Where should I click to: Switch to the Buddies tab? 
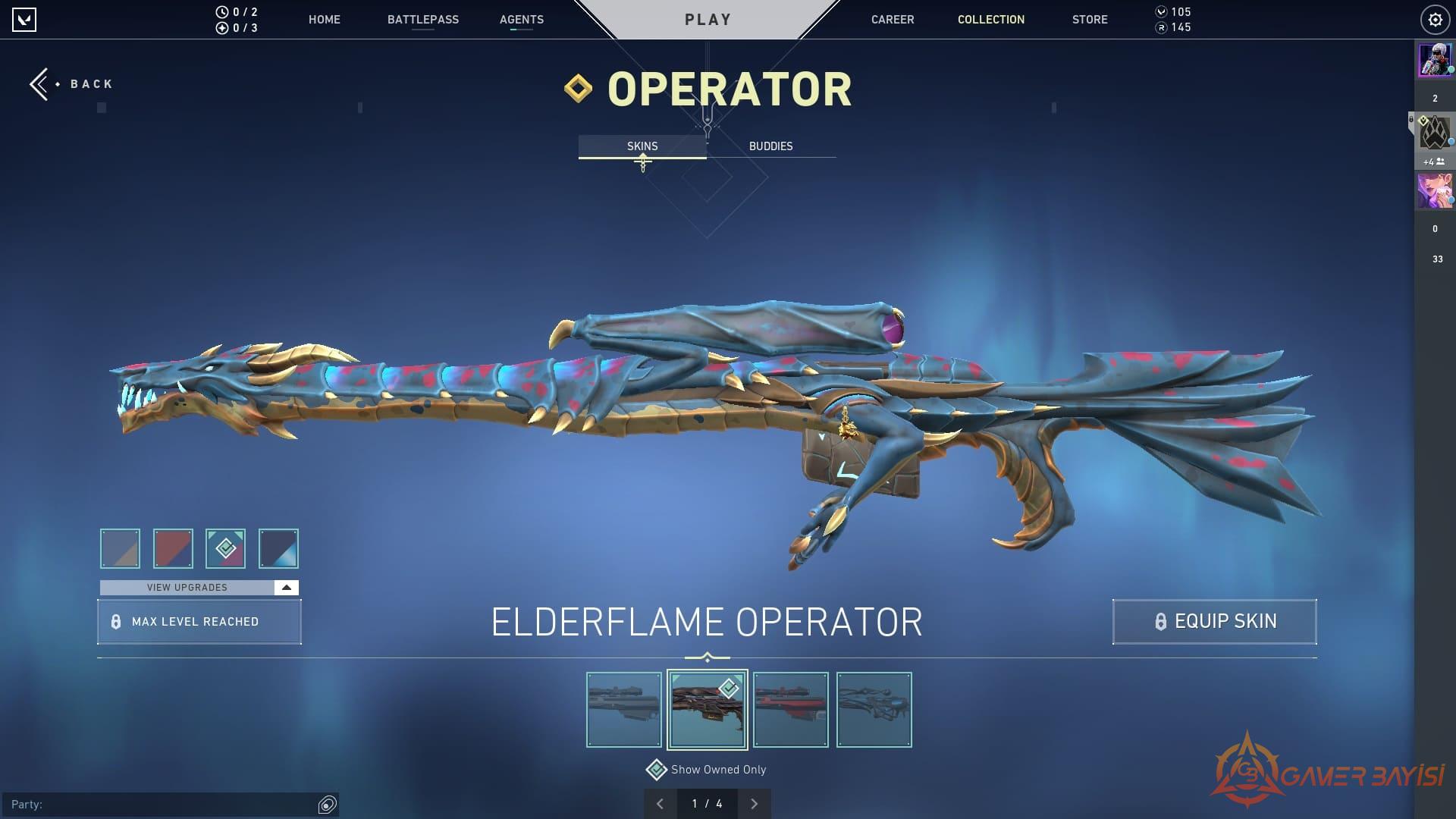point(770,146)
